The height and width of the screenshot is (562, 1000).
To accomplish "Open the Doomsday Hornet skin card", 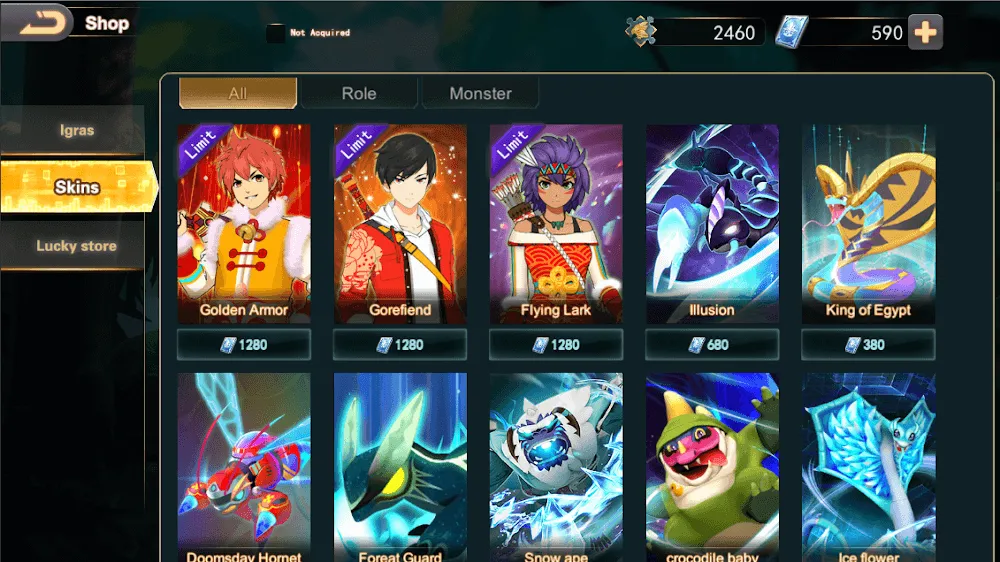I will coord(244,465).
